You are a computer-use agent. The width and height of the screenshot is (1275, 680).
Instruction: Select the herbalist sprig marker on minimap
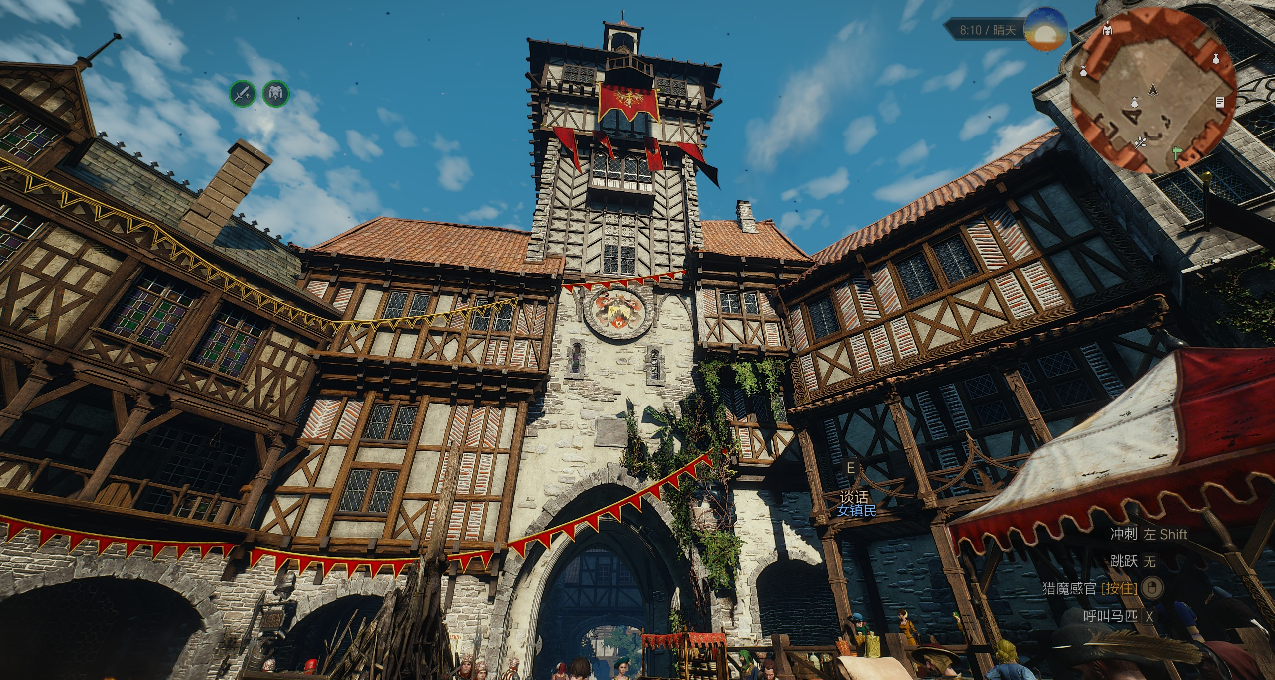[1140, 143]
